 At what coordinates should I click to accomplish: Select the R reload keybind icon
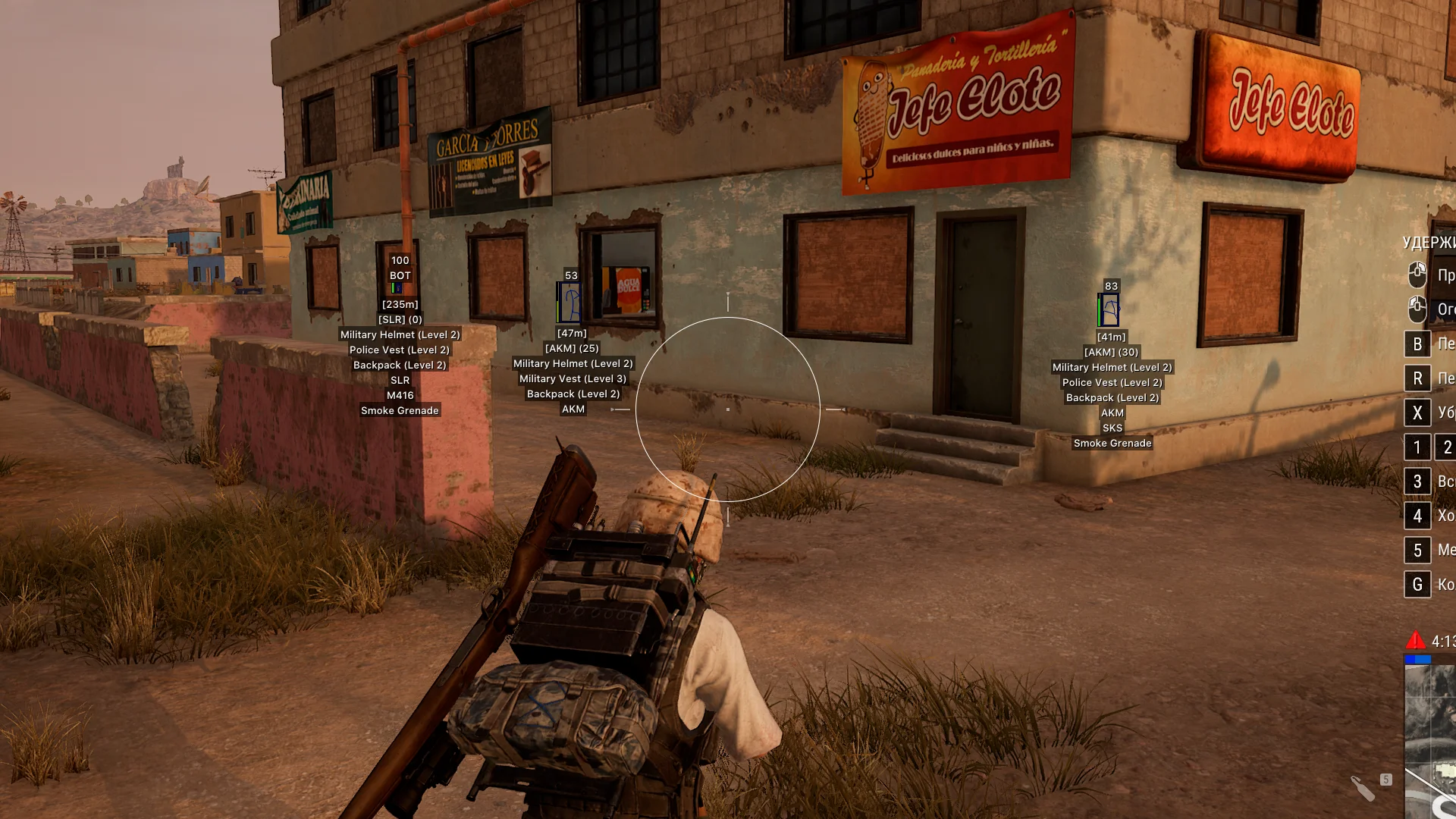click(x=1417, y=378)
